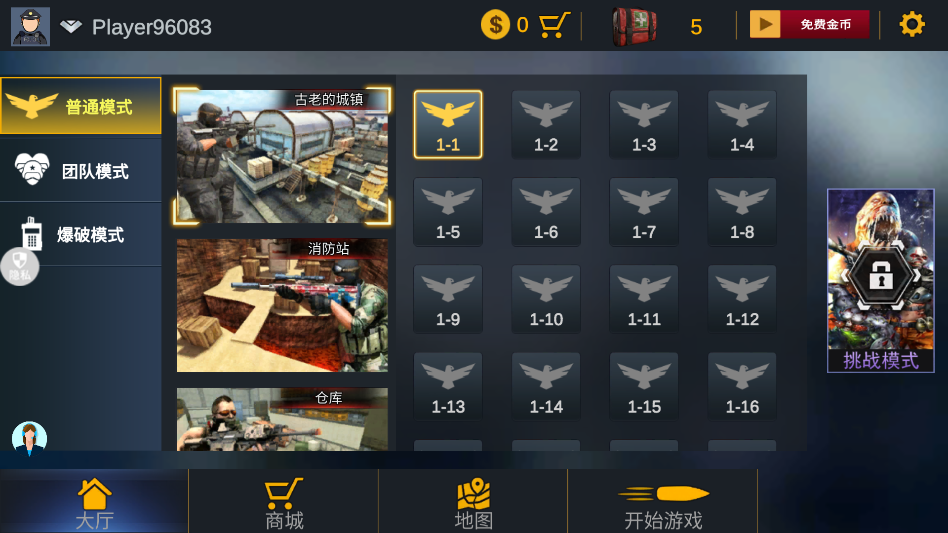This screenshot has width=948, height=533.
Task: Start the match with 开始游戏
Action: click(x=663, y=503)
